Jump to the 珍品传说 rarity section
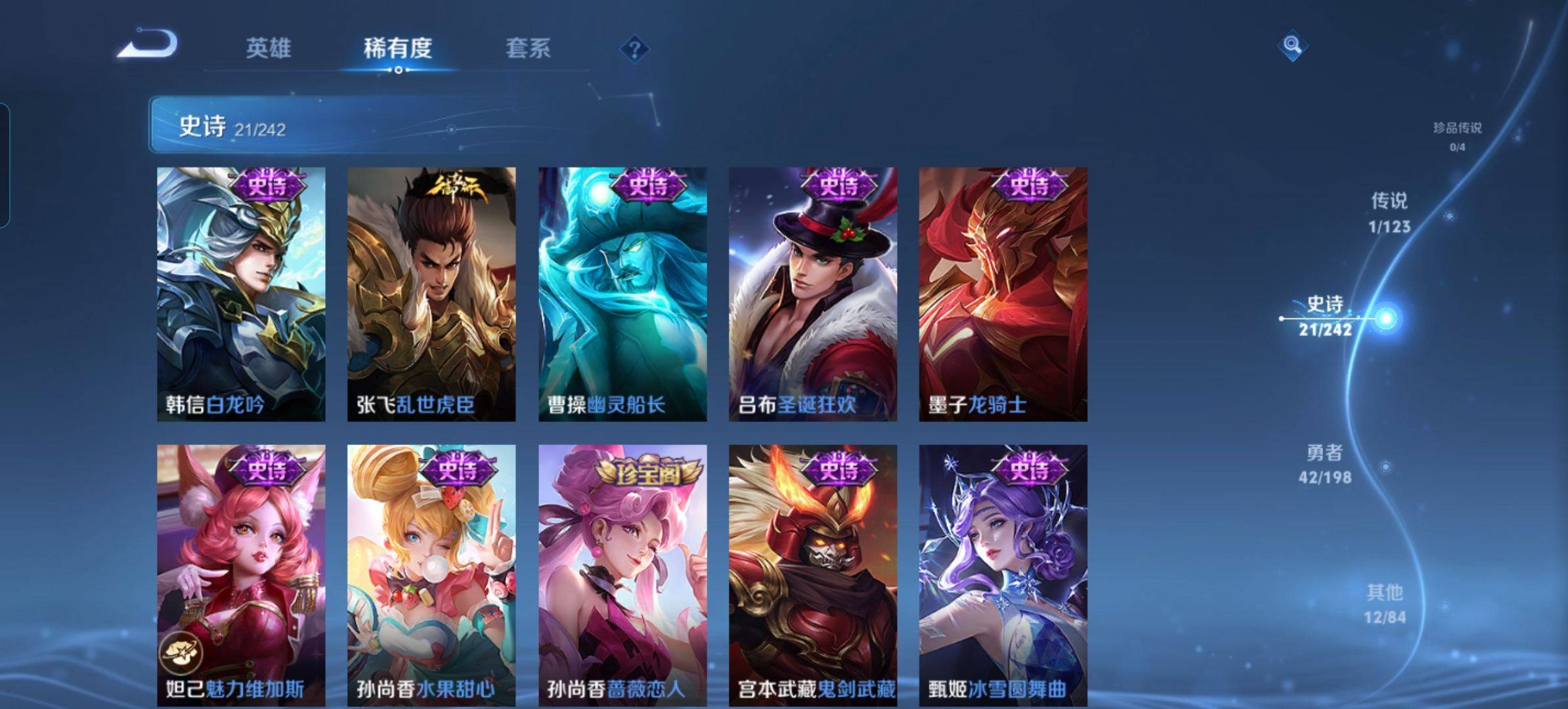1568x709 pixels. pyautogui.click(x=1457, y=135)
